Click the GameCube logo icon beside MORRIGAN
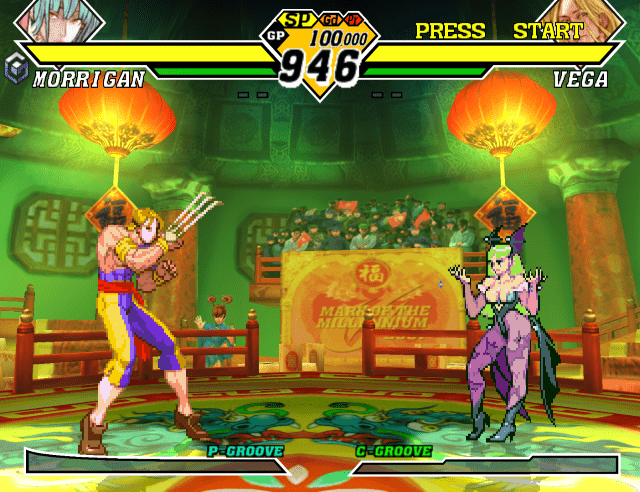The image size is (640, 492). (18, 71)
